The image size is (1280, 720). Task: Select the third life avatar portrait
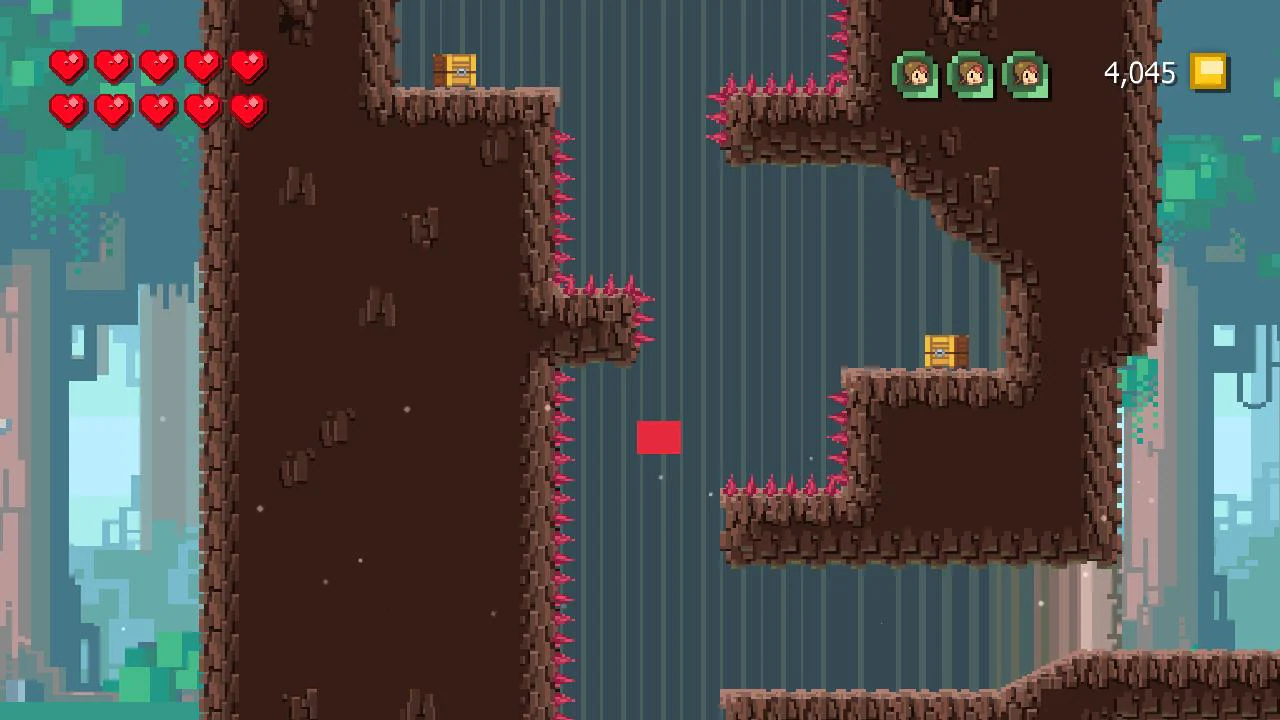click(x=1025, y=76)
